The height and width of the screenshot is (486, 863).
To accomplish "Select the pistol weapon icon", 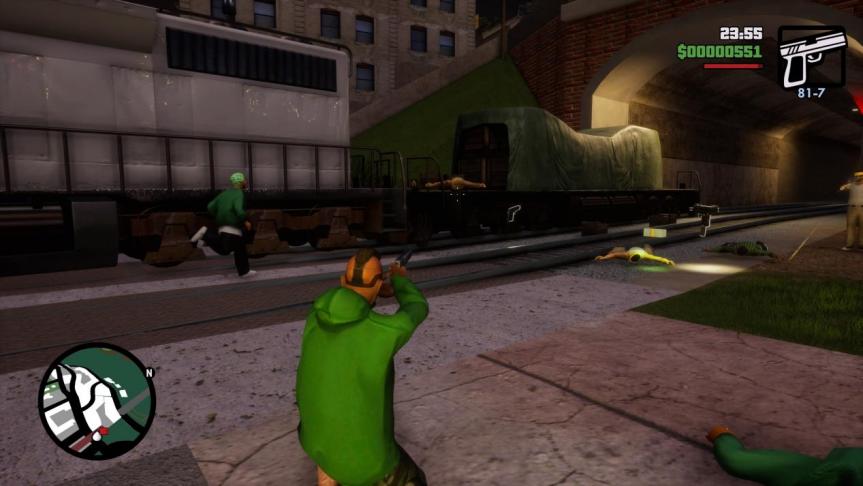I will coord(810,57).
